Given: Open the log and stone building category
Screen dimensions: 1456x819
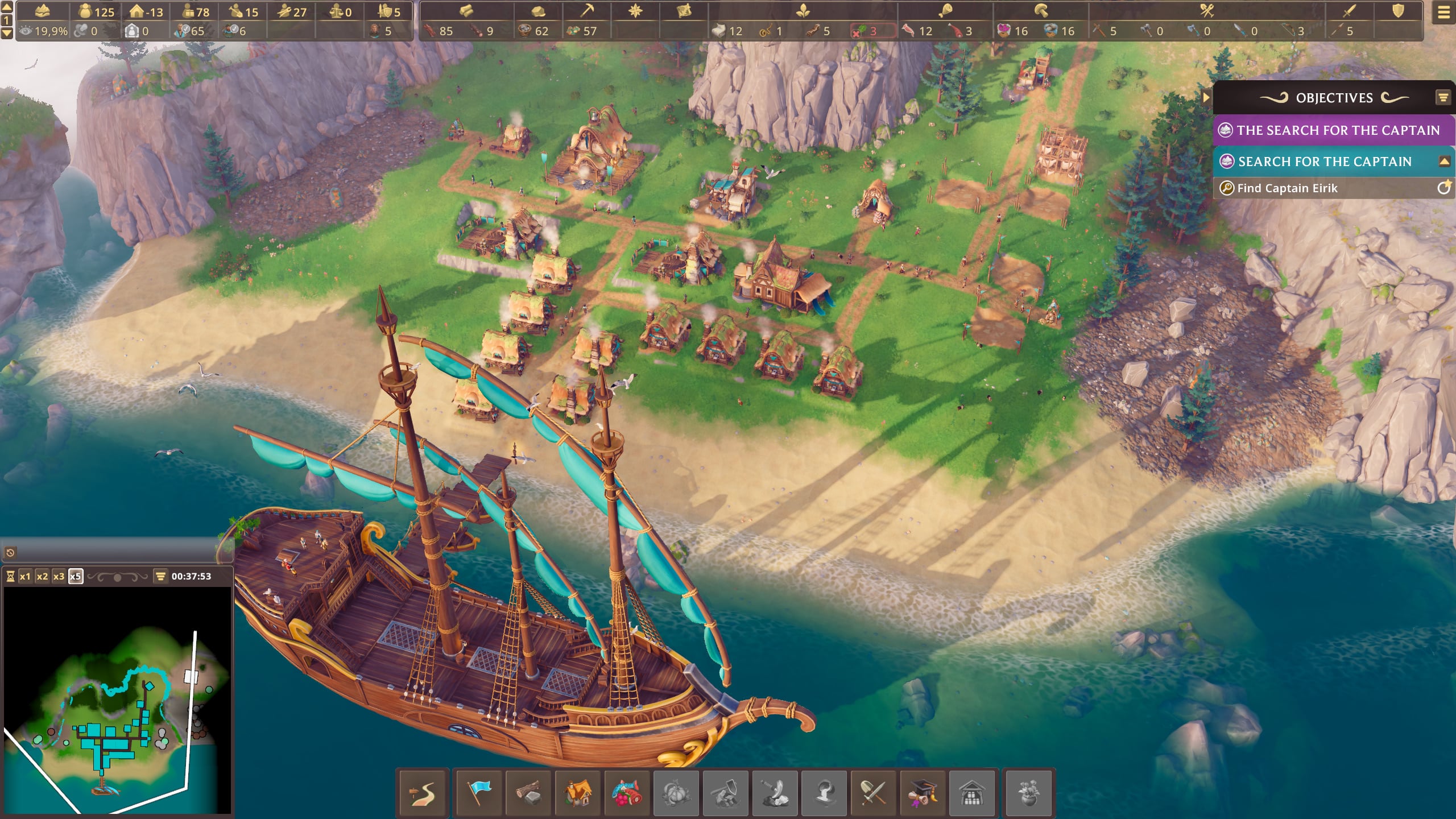Looking at the screenshot, I should tap(528, 792).
